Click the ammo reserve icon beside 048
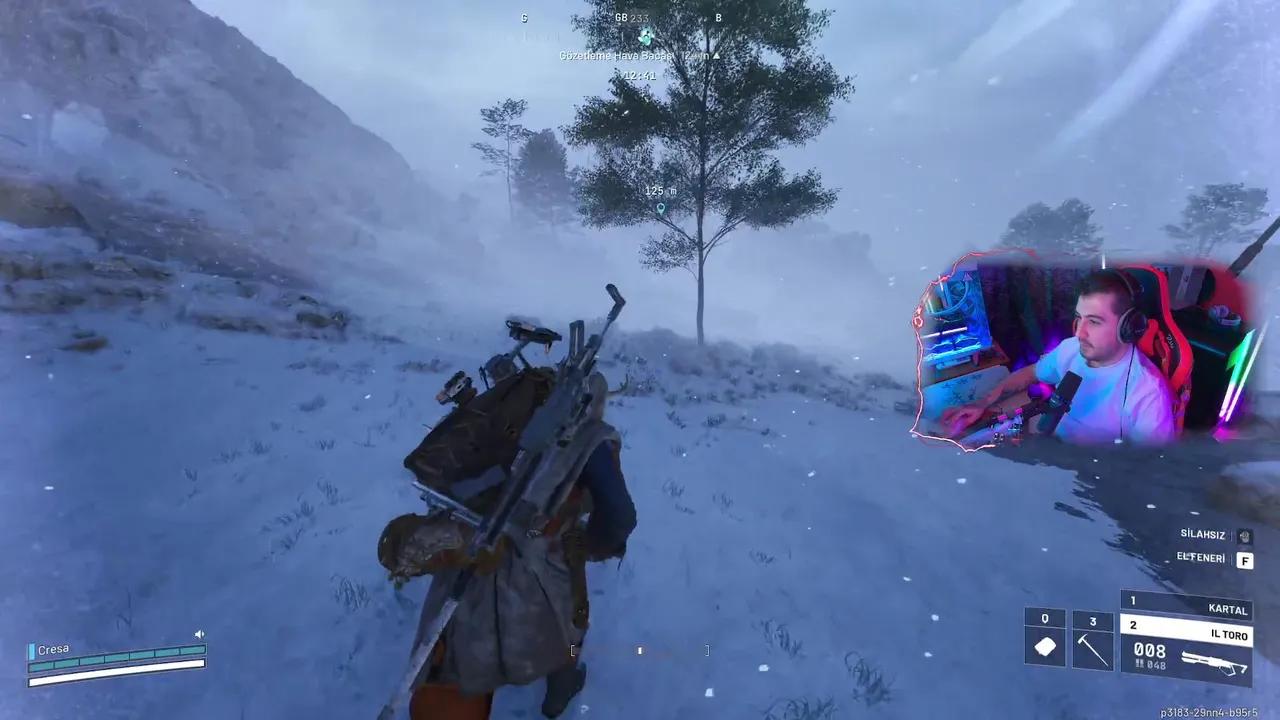Viewport: 1280px width, 720px height. click(1140, 664)
